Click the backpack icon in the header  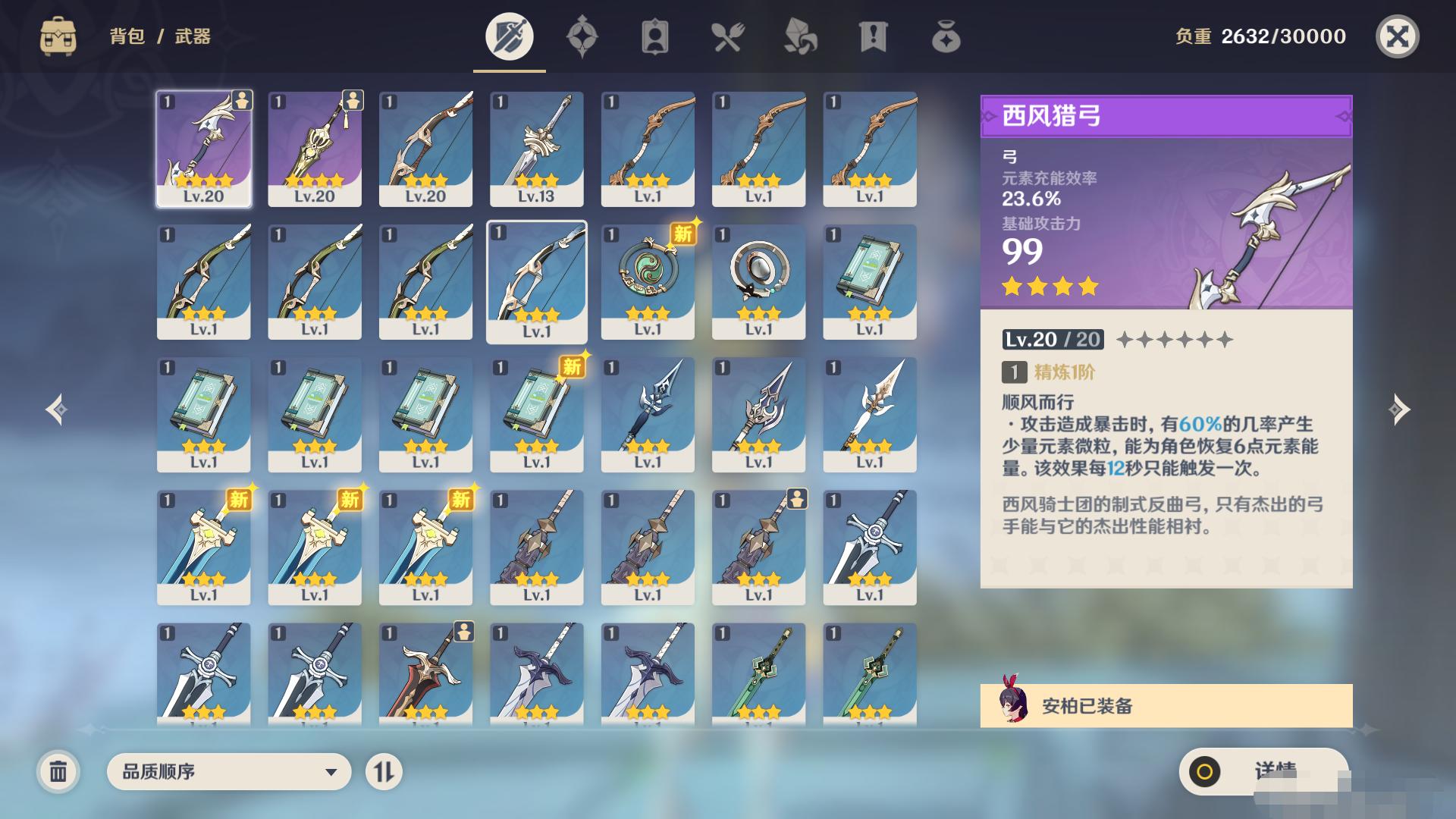point(58,36)
